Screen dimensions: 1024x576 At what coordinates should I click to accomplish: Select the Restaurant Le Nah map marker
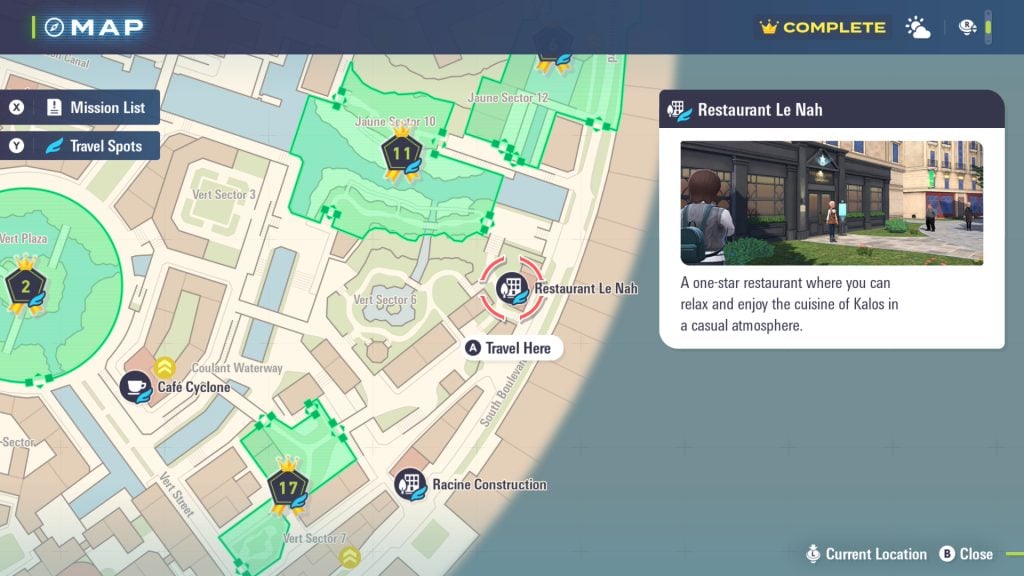[x=512, y=288]
